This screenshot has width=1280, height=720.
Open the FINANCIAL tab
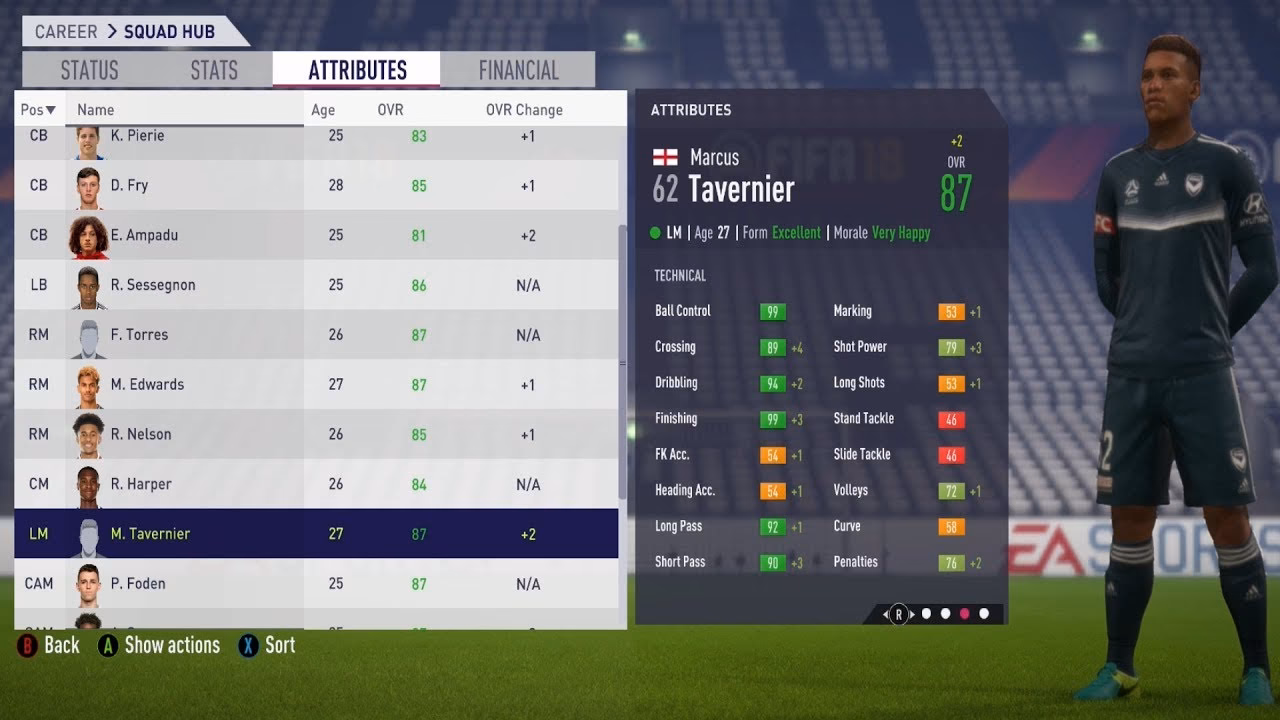(517, 70)
